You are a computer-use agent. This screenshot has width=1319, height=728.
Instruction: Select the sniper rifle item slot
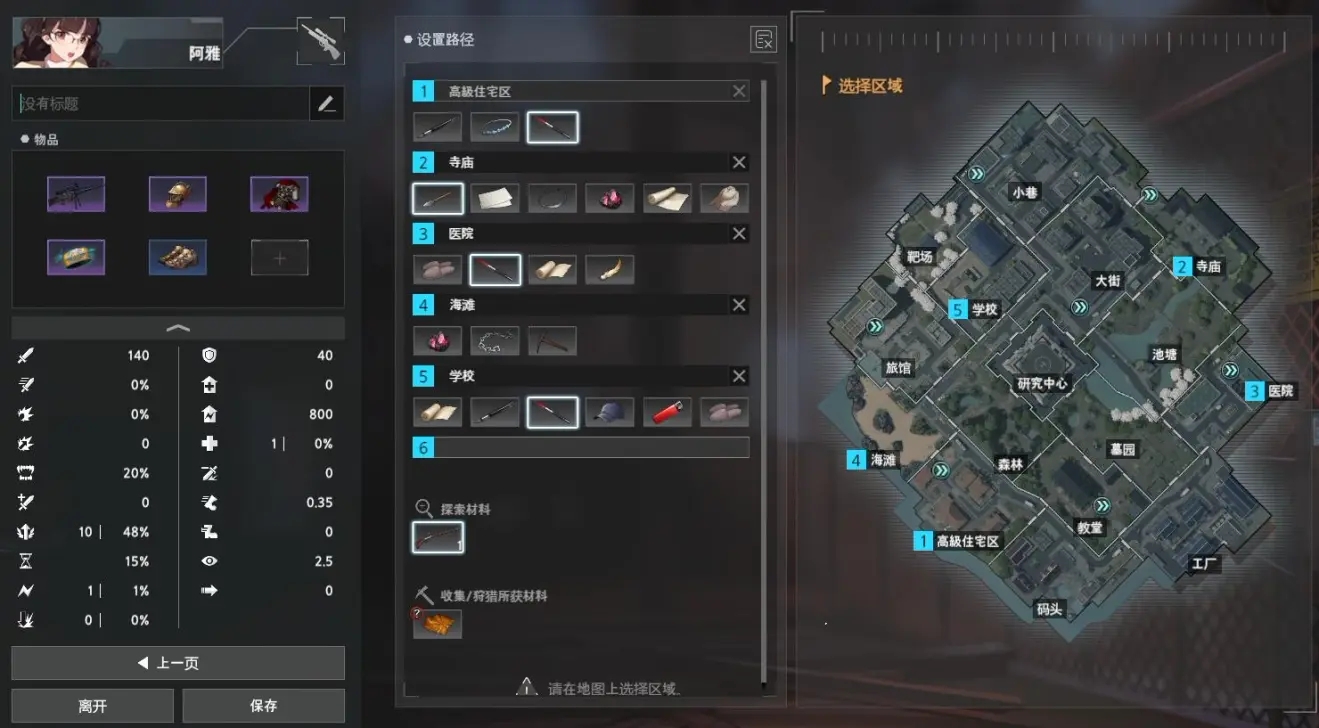point(76,194)
